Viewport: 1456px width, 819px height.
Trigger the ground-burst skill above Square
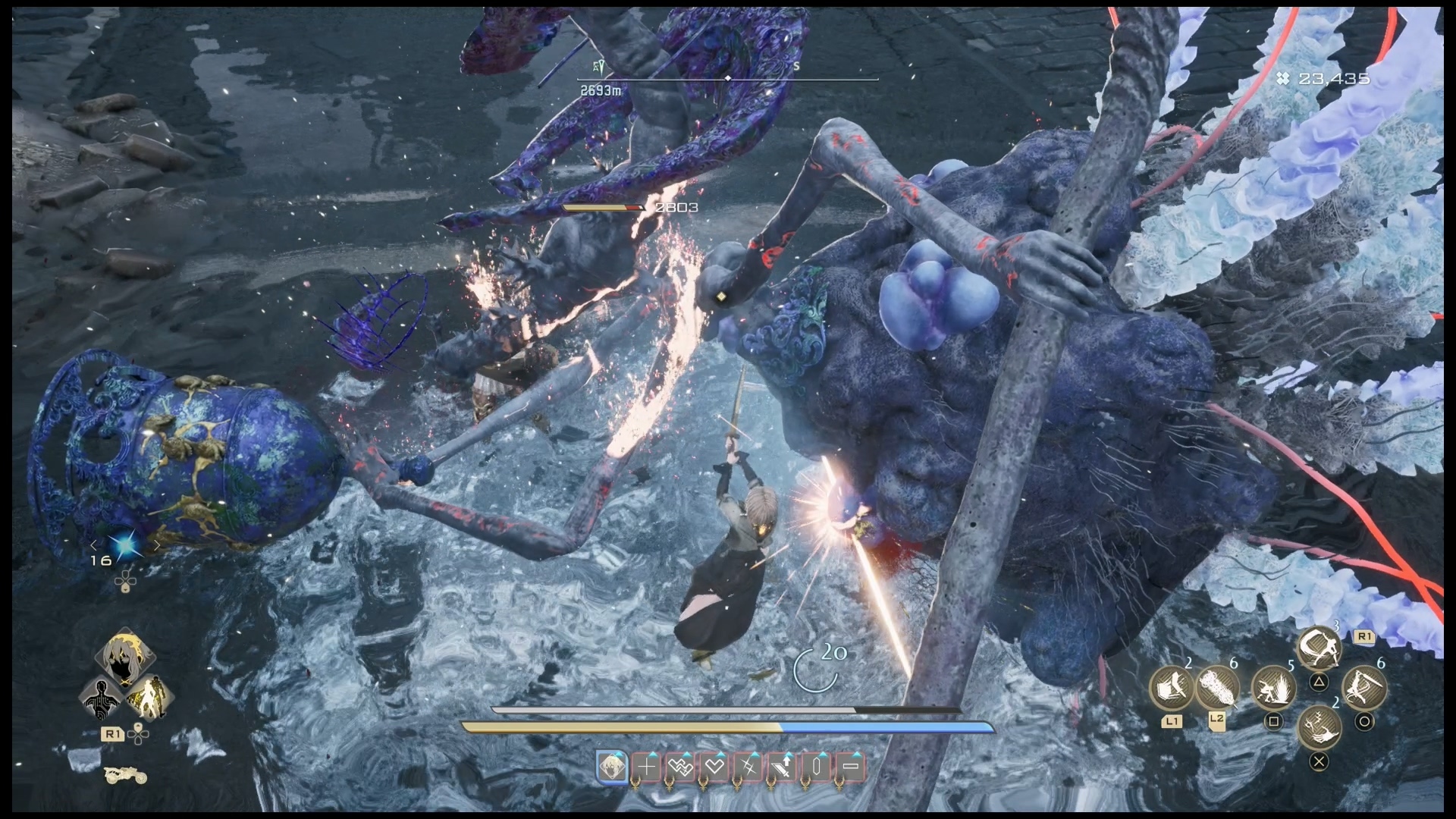1273,689
